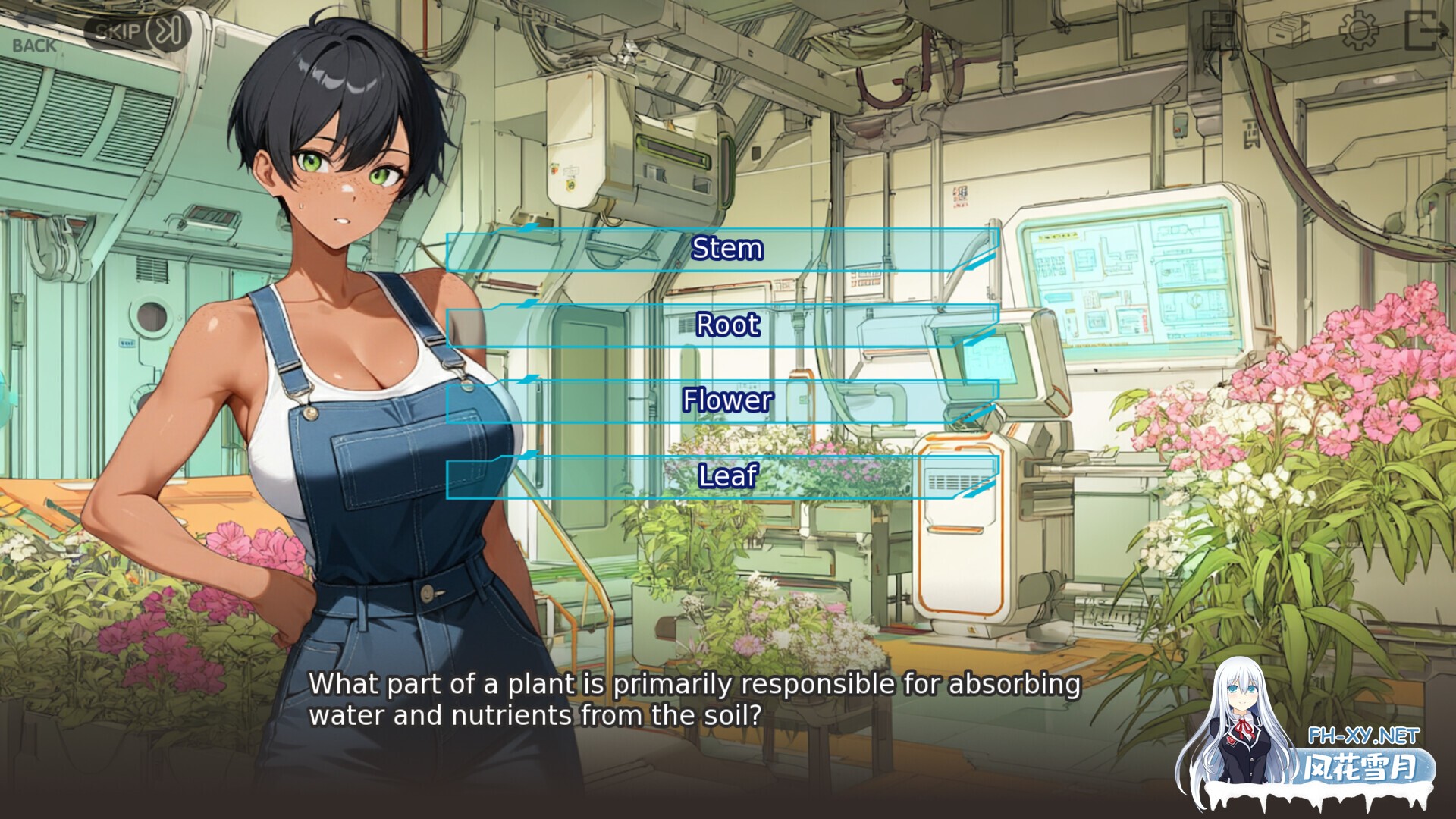Click the 风花雪月 logo badge
The height and width of the screenshot is (819, 1456).
1365,766
